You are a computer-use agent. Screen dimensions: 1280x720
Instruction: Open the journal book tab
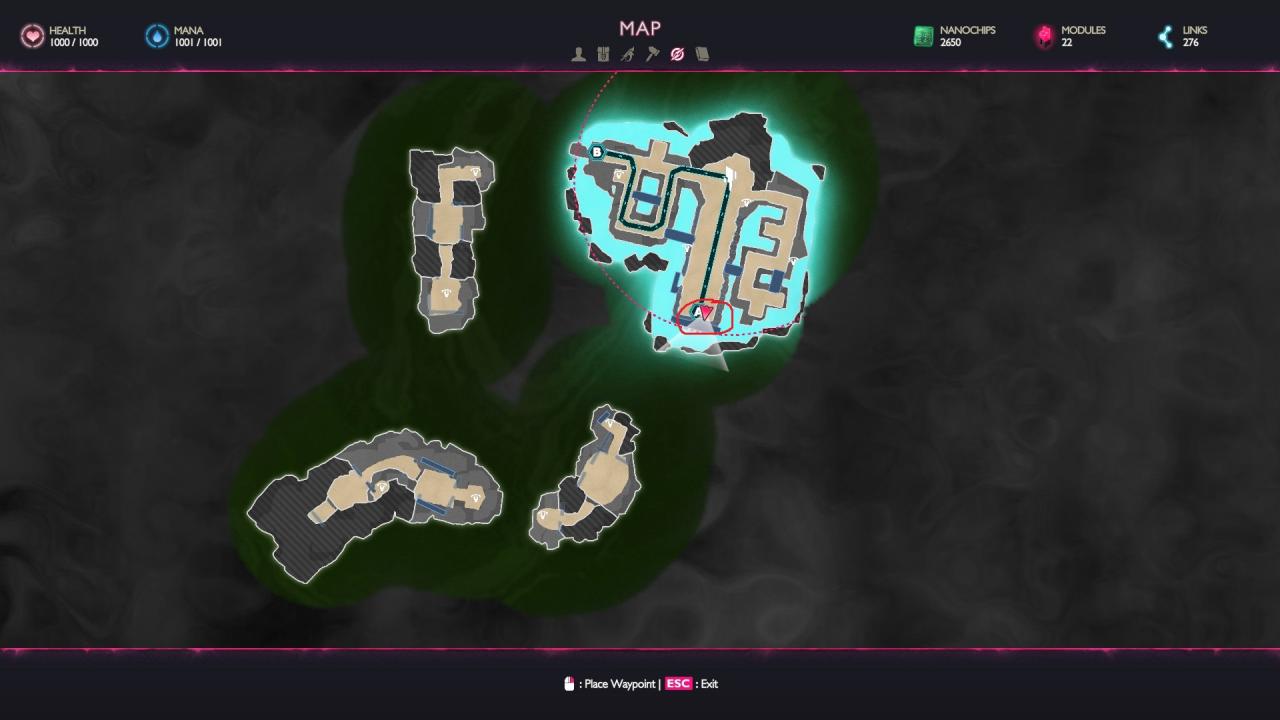coord(702,55)
